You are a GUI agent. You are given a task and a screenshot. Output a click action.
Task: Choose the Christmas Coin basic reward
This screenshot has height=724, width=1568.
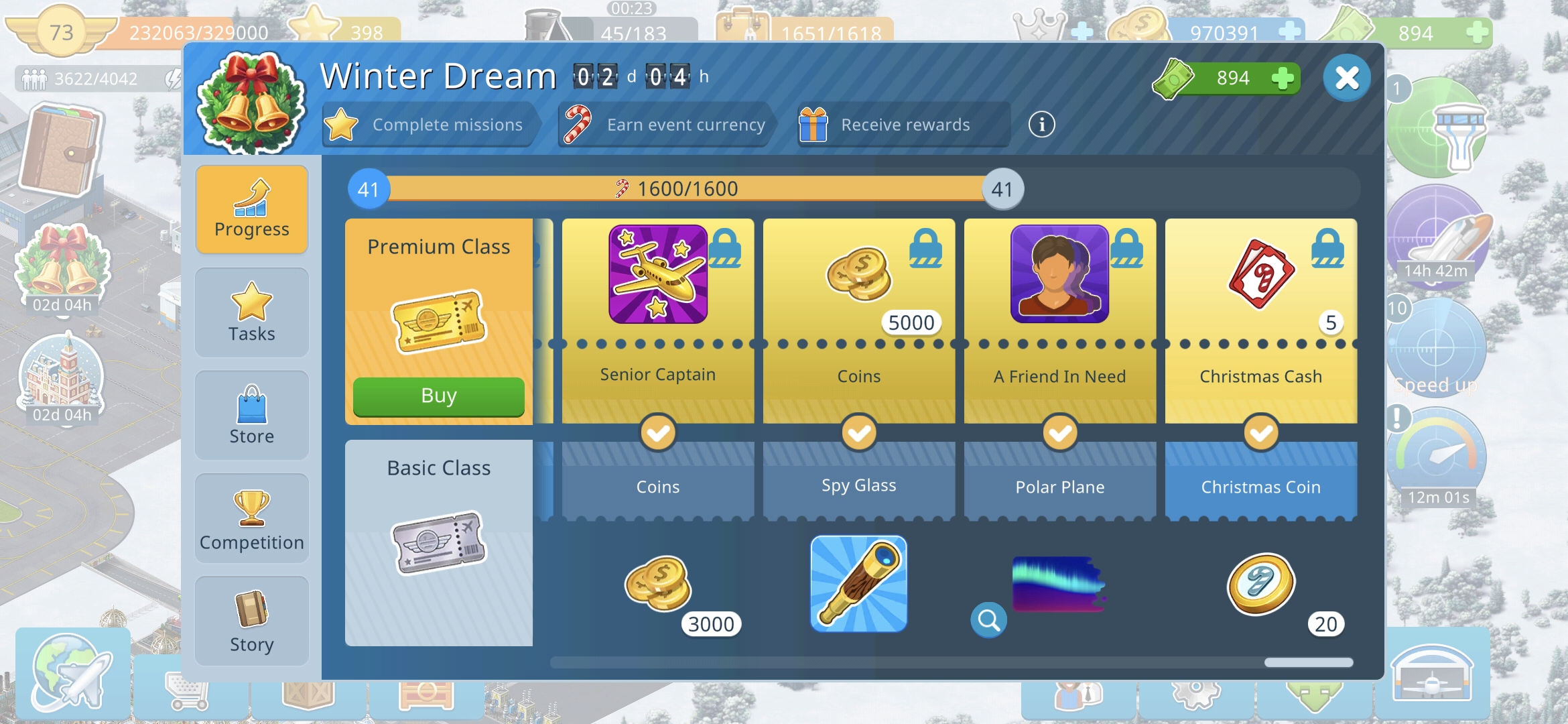click(1260, 583)
